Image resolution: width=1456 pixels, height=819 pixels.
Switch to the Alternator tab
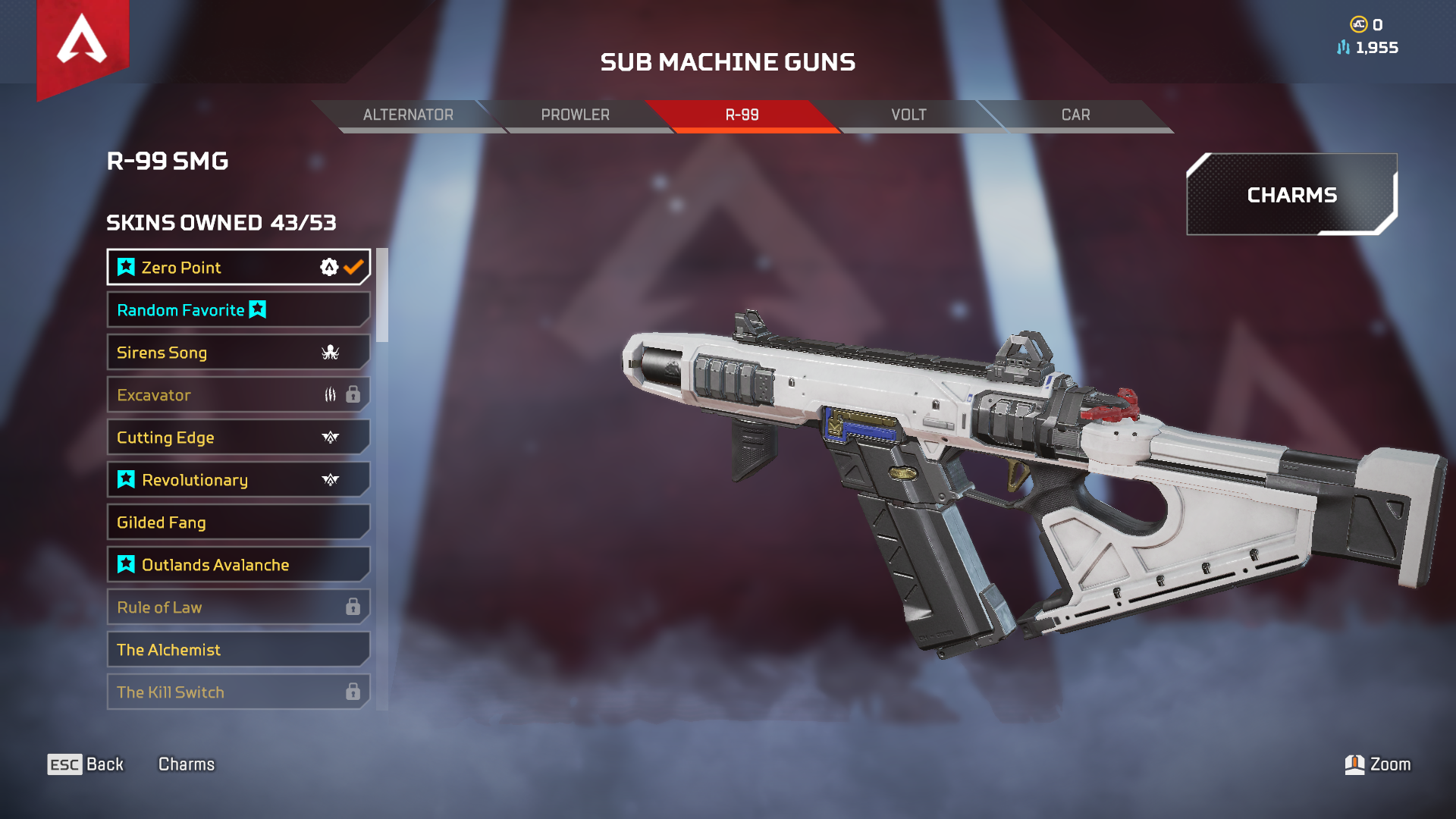(x=408, y=115)
